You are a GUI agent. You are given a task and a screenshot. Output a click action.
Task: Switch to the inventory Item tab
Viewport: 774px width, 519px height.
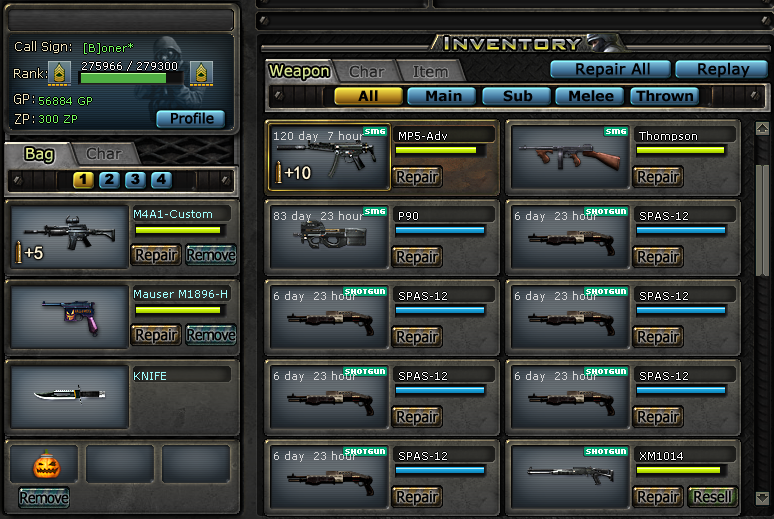[x=430, y=71]
